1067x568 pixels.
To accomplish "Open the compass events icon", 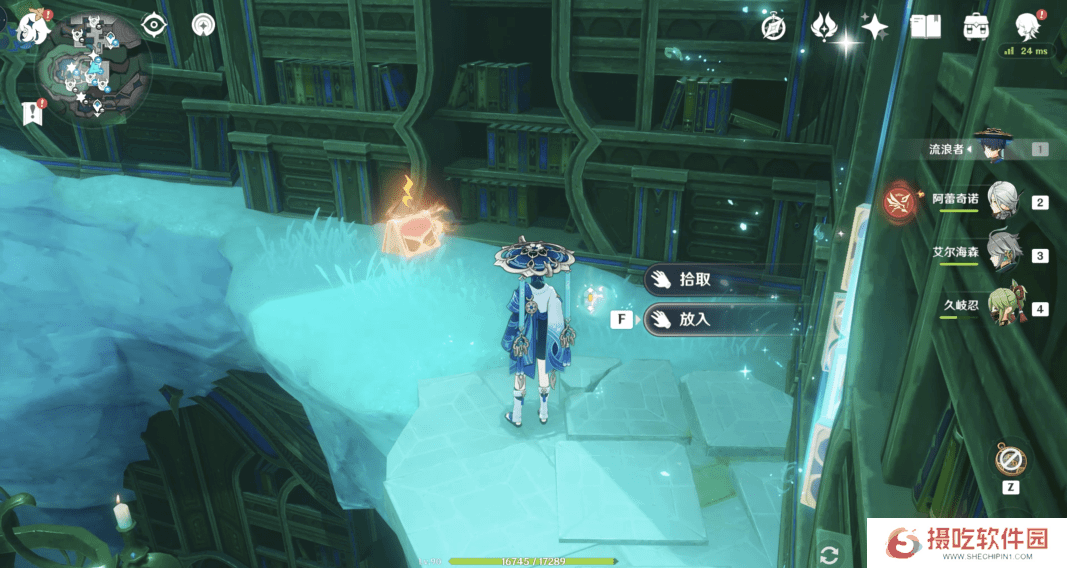I will click(x=773, y=27).
